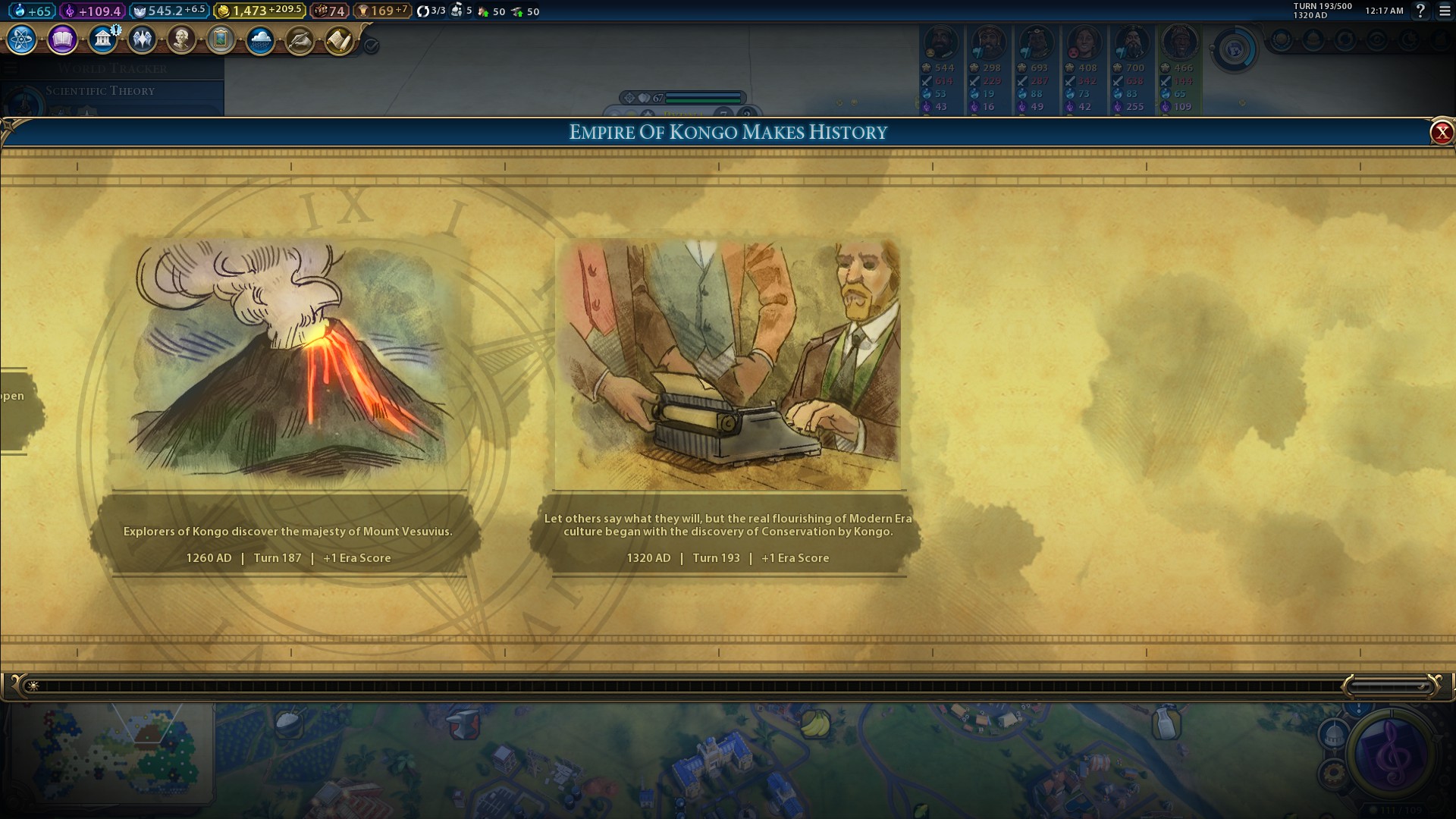The height and width of the screenshot is (819, 1456).
Task: Close the Kongo Makes History panel
Action: [1441, 133]
